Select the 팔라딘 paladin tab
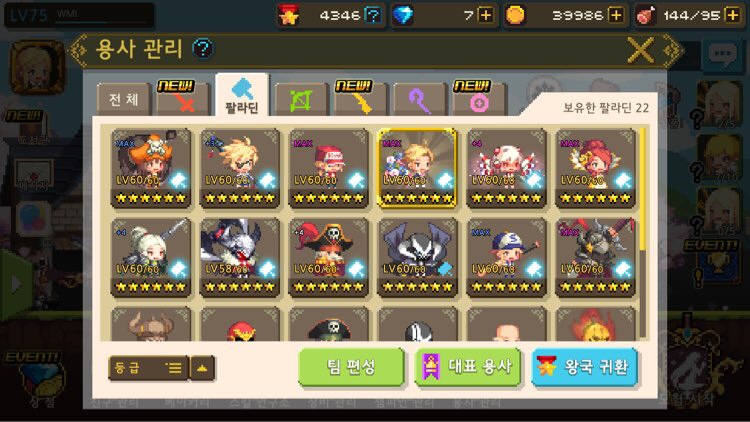Viewport: 750px width, 422px height. [241, 97]
